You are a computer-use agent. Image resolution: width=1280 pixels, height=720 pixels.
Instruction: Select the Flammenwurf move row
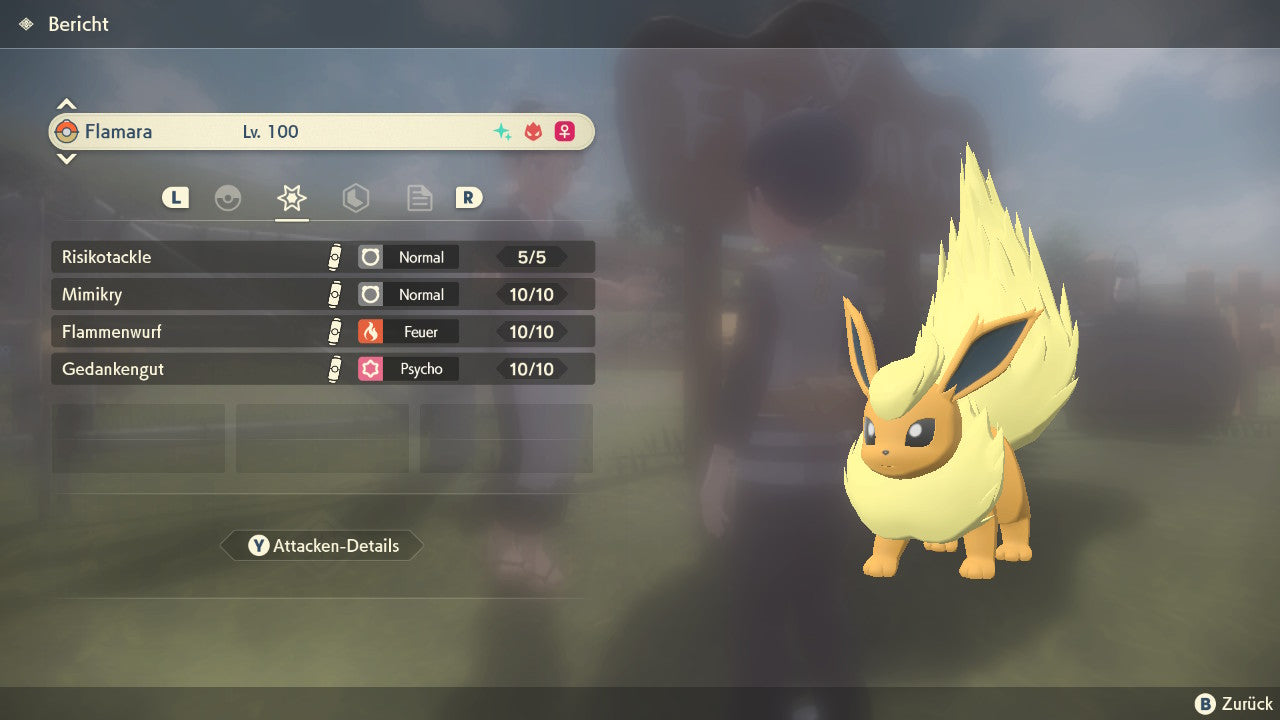tap(322, 331)
